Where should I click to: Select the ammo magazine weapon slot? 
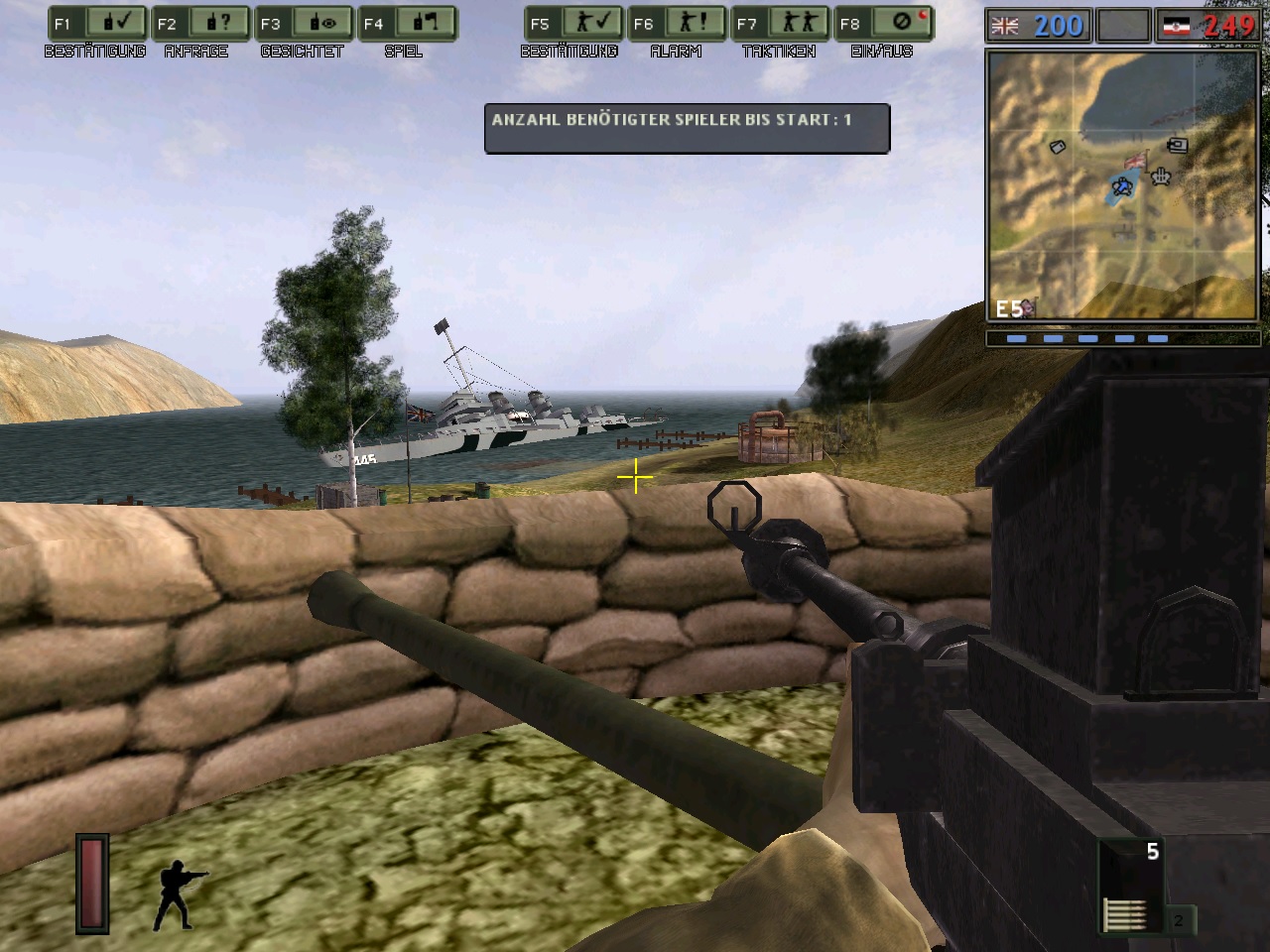pos(1130,887)
